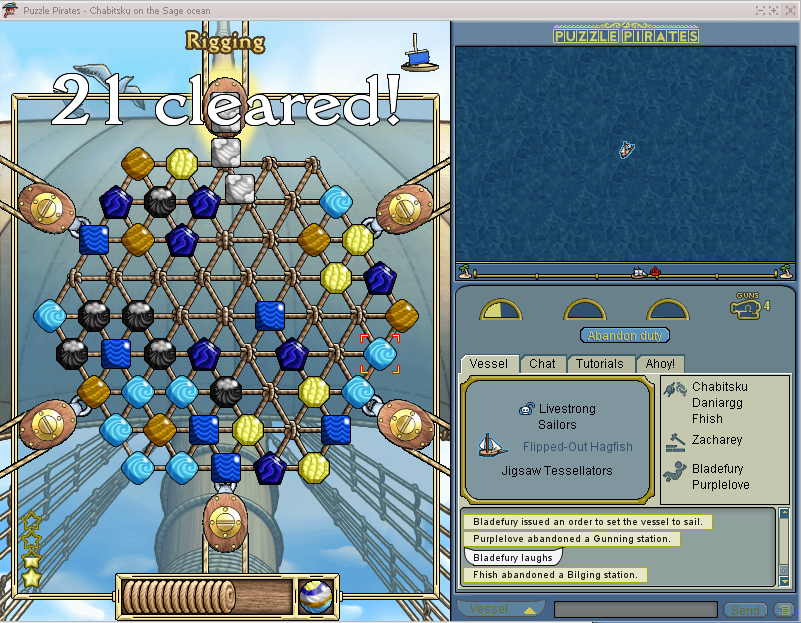The height and width of the screenshot is (623, 801).
Task: Focus the chat text input field
Action: point(635,610)
